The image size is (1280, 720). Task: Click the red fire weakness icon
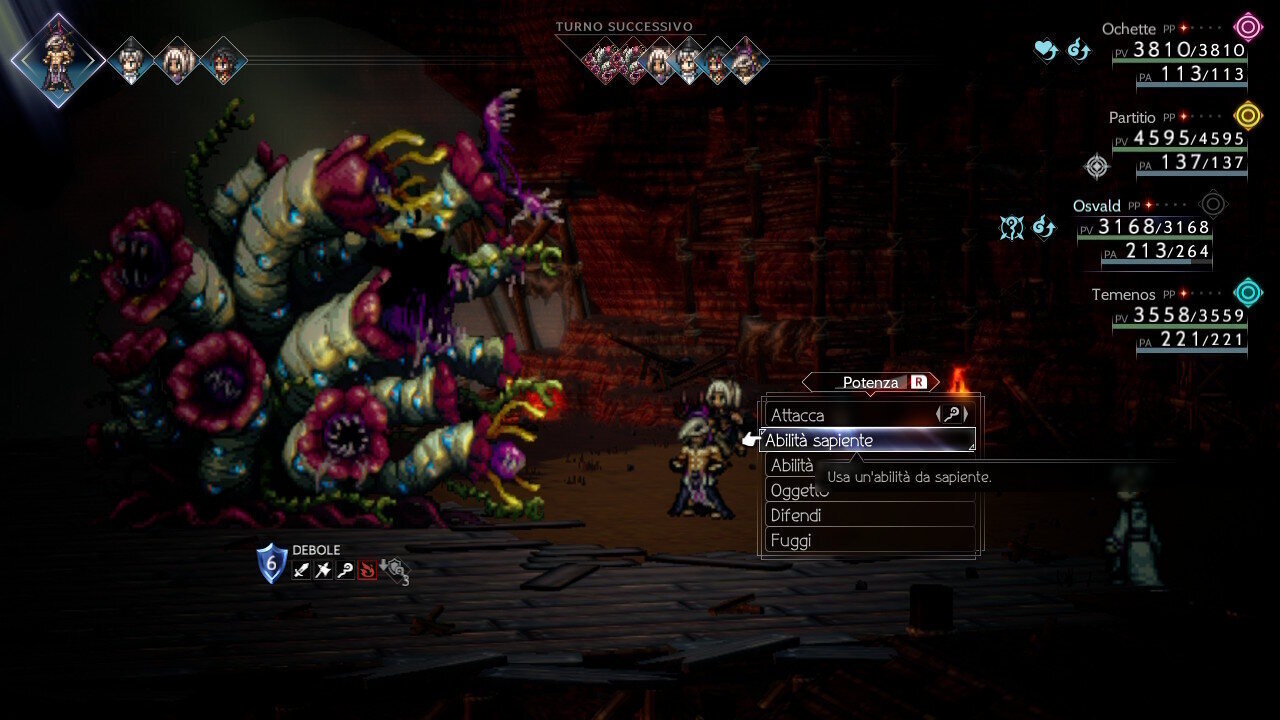pyautogui.click(x=367, y=571)
